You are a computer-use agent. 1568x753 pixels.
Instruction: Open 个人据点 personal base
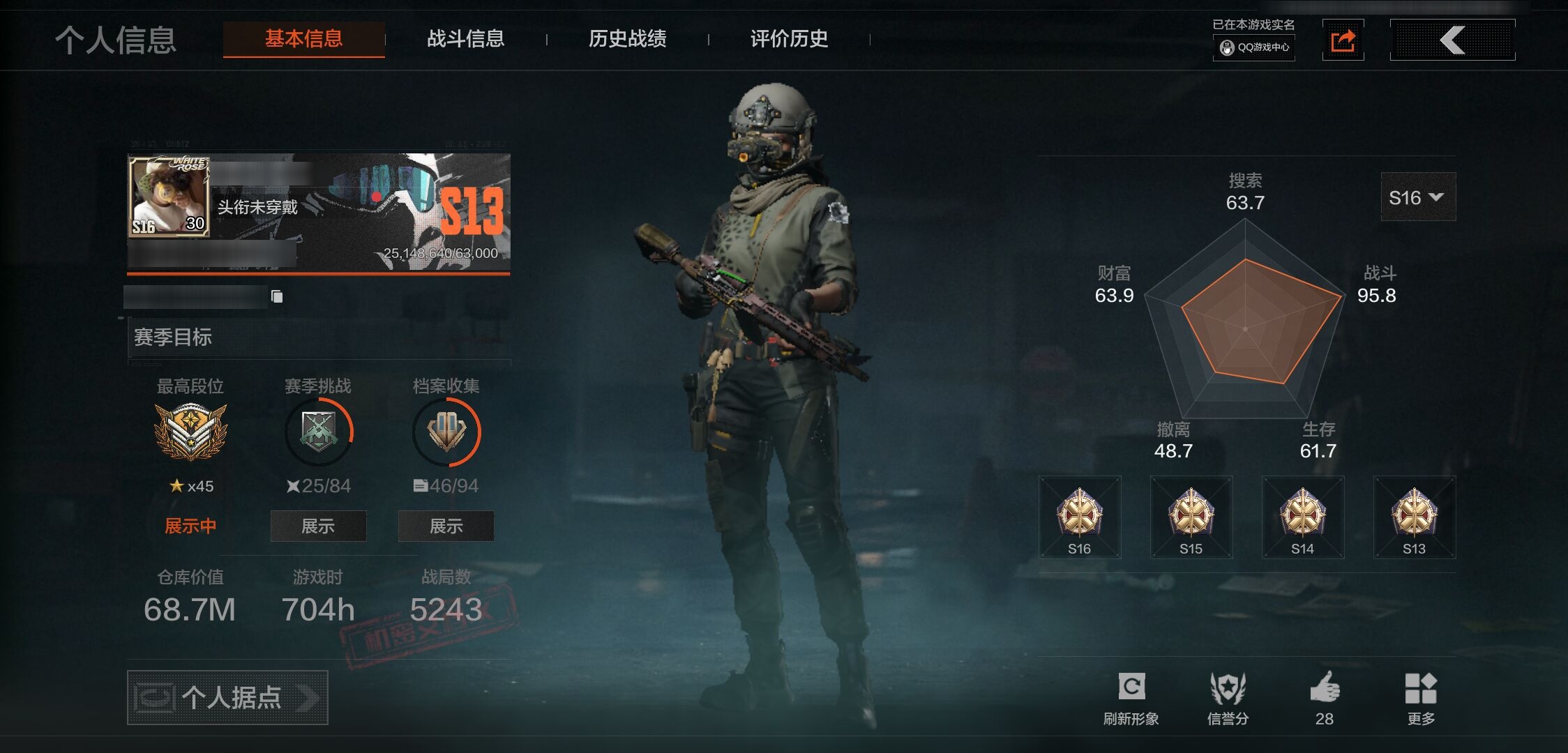point(227,697)
